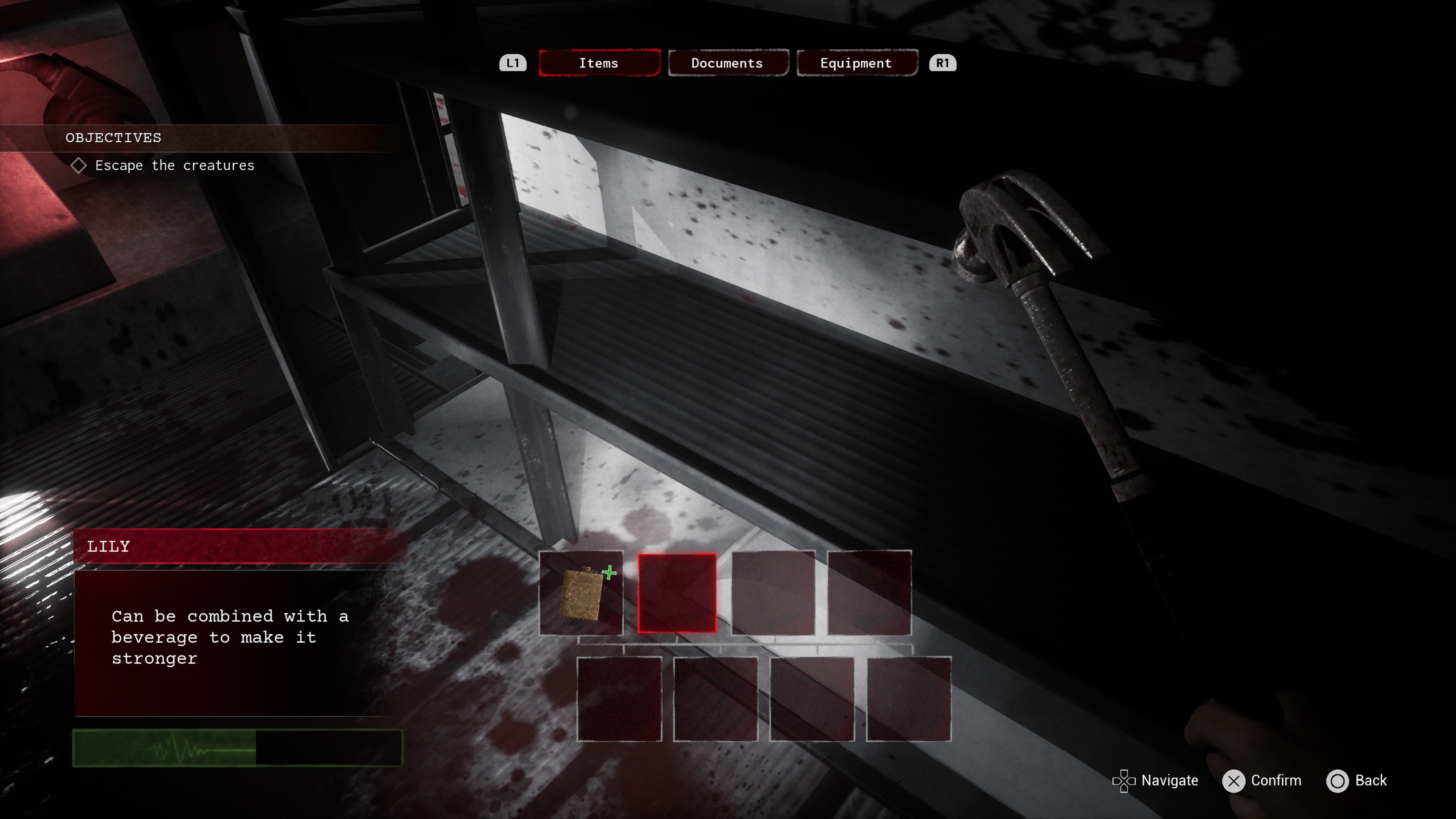Show the Equipment tab
The image size is (1456, 819).
coord(856,63)
